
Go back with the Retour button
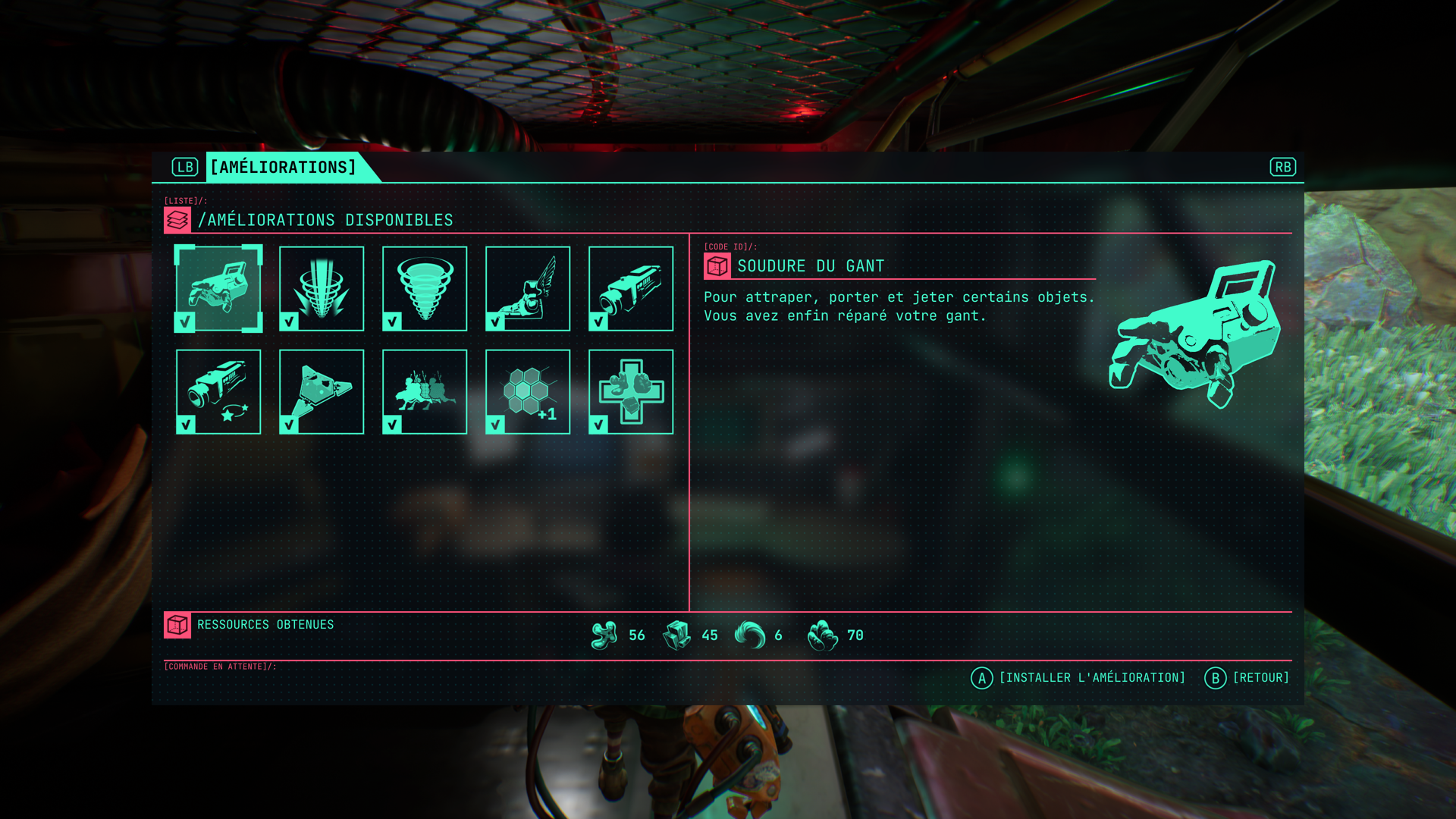pyautogui.click(x=1247, y=678)
